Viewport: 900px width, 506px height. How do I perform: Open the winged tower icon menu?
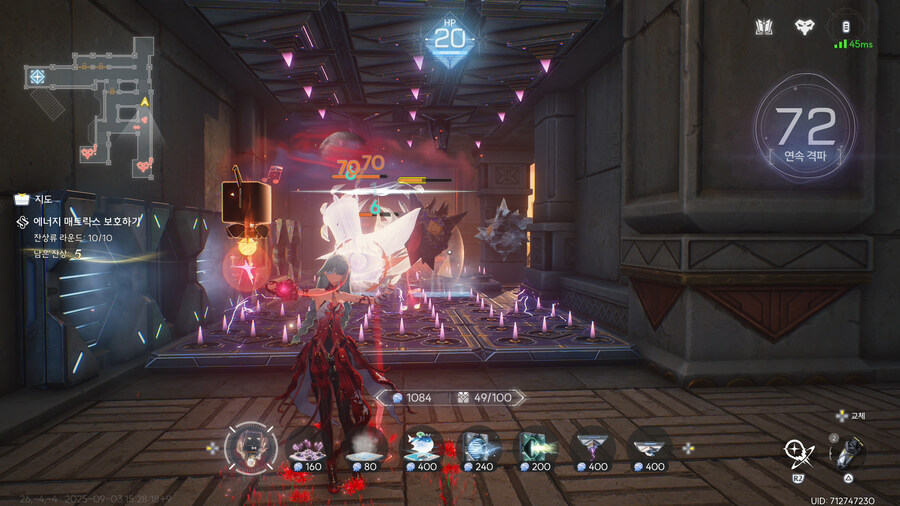point(765,27)
